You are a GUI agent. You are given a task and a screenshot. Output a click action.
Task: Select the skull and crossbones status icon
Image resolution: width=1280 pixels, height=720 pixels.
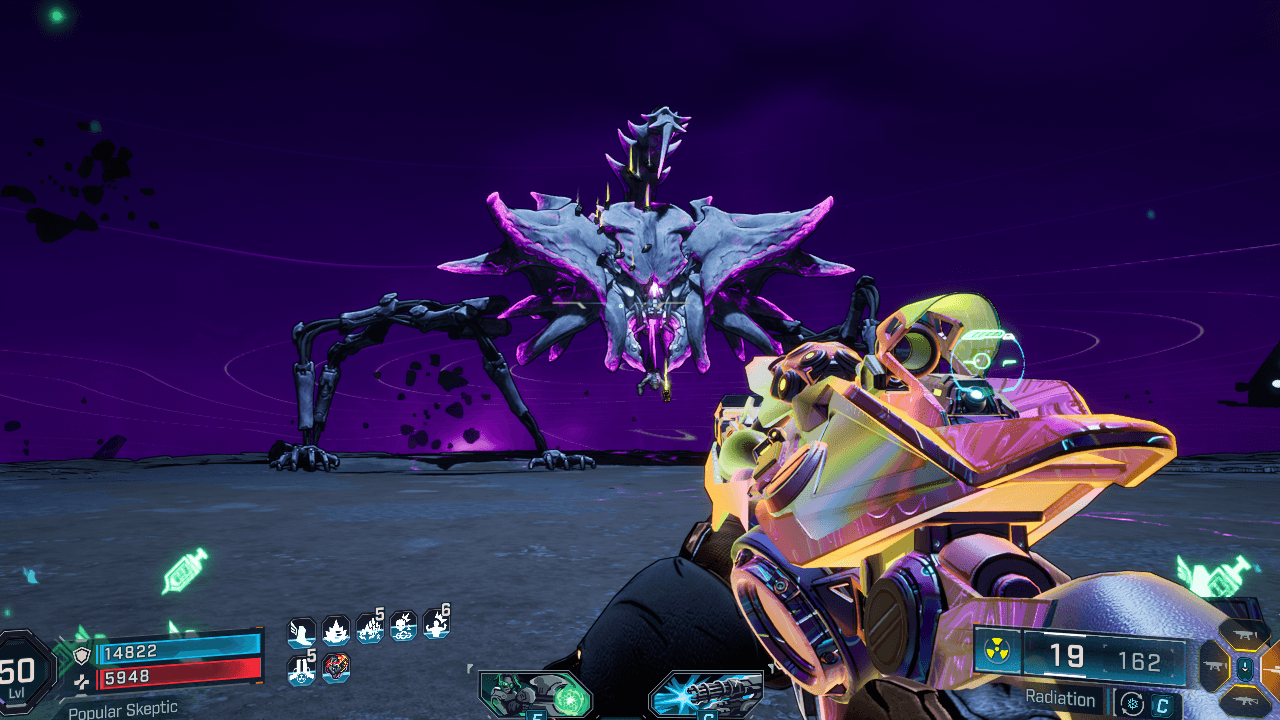[403, 627]
